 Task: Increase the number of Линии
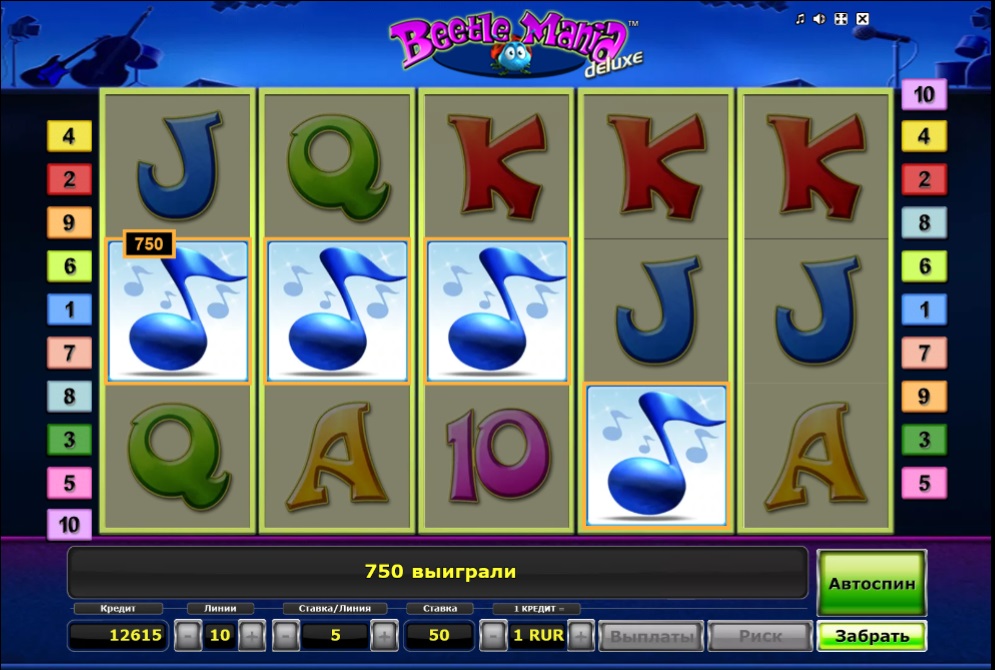251,635
